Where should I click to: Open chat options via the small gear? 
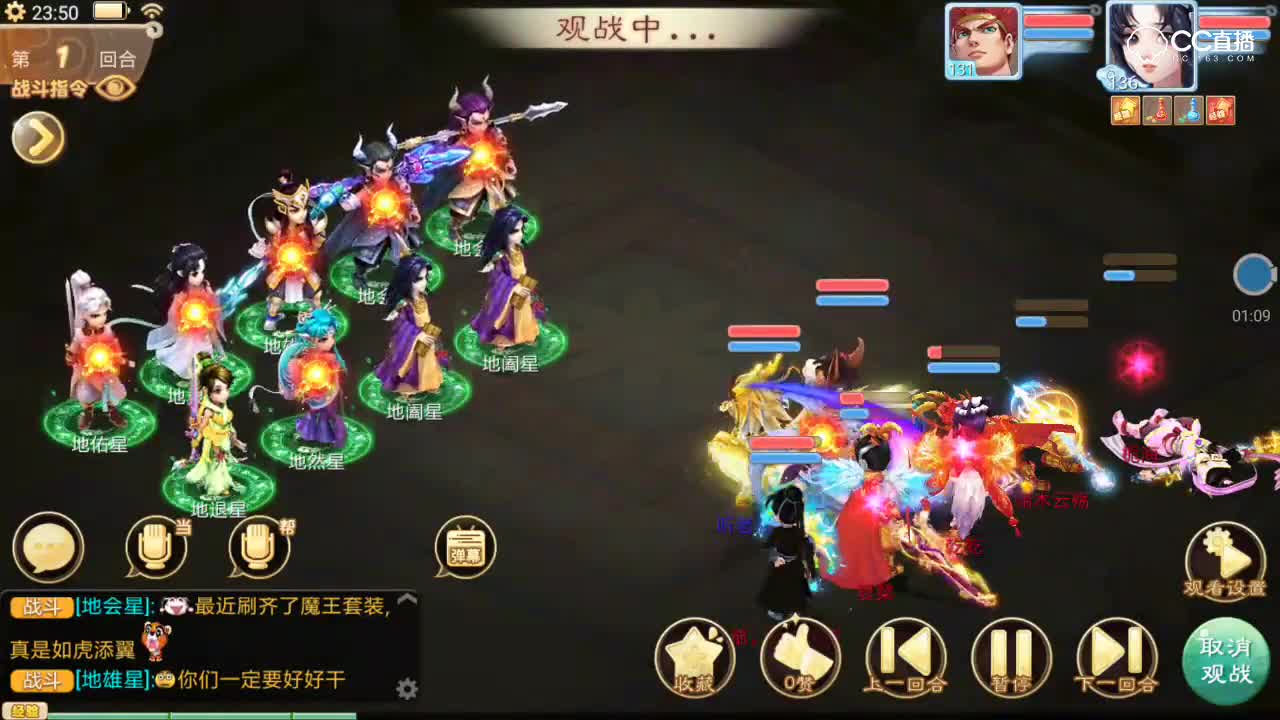[406, 688]
